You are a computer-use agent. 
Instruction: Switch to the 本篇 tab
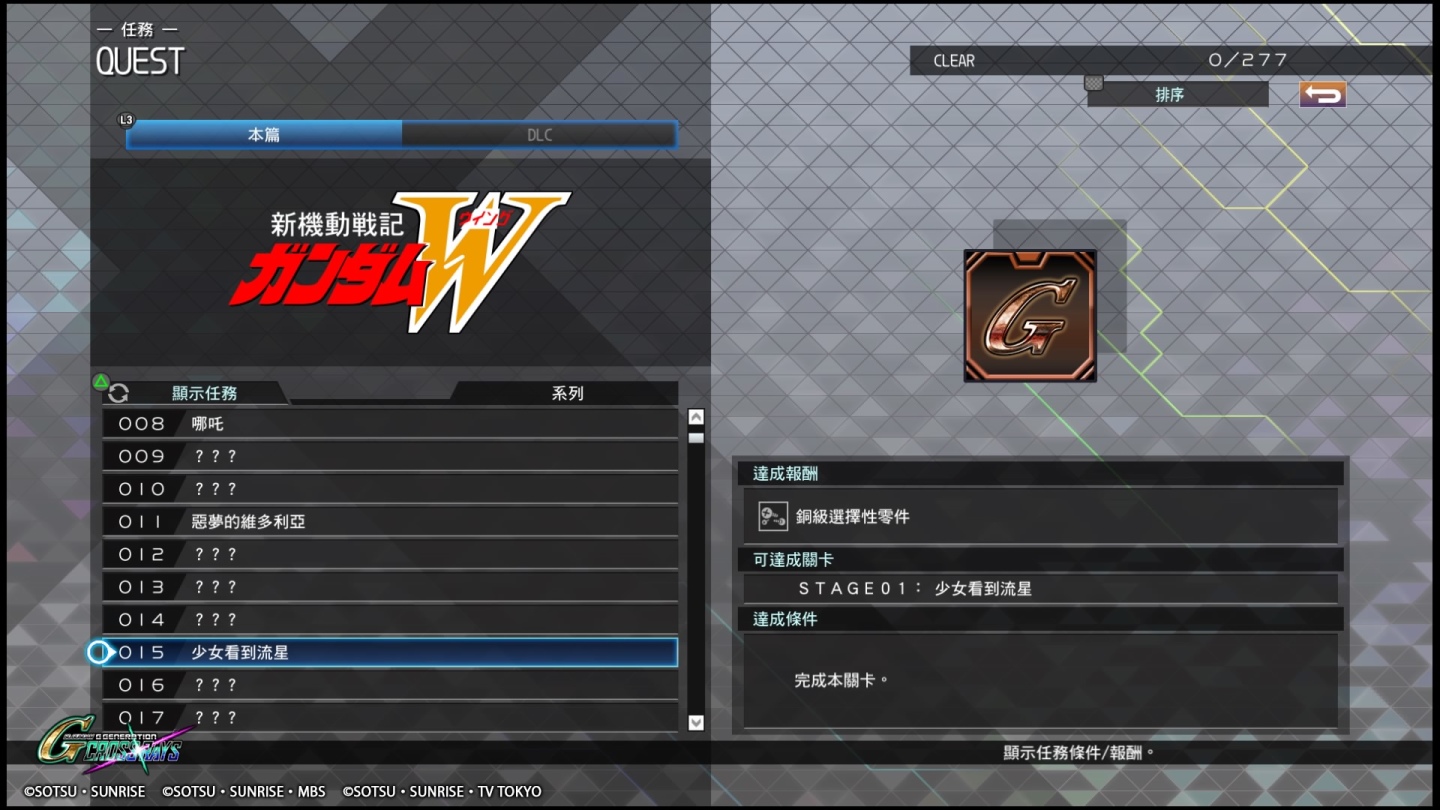tap(262, 133)
